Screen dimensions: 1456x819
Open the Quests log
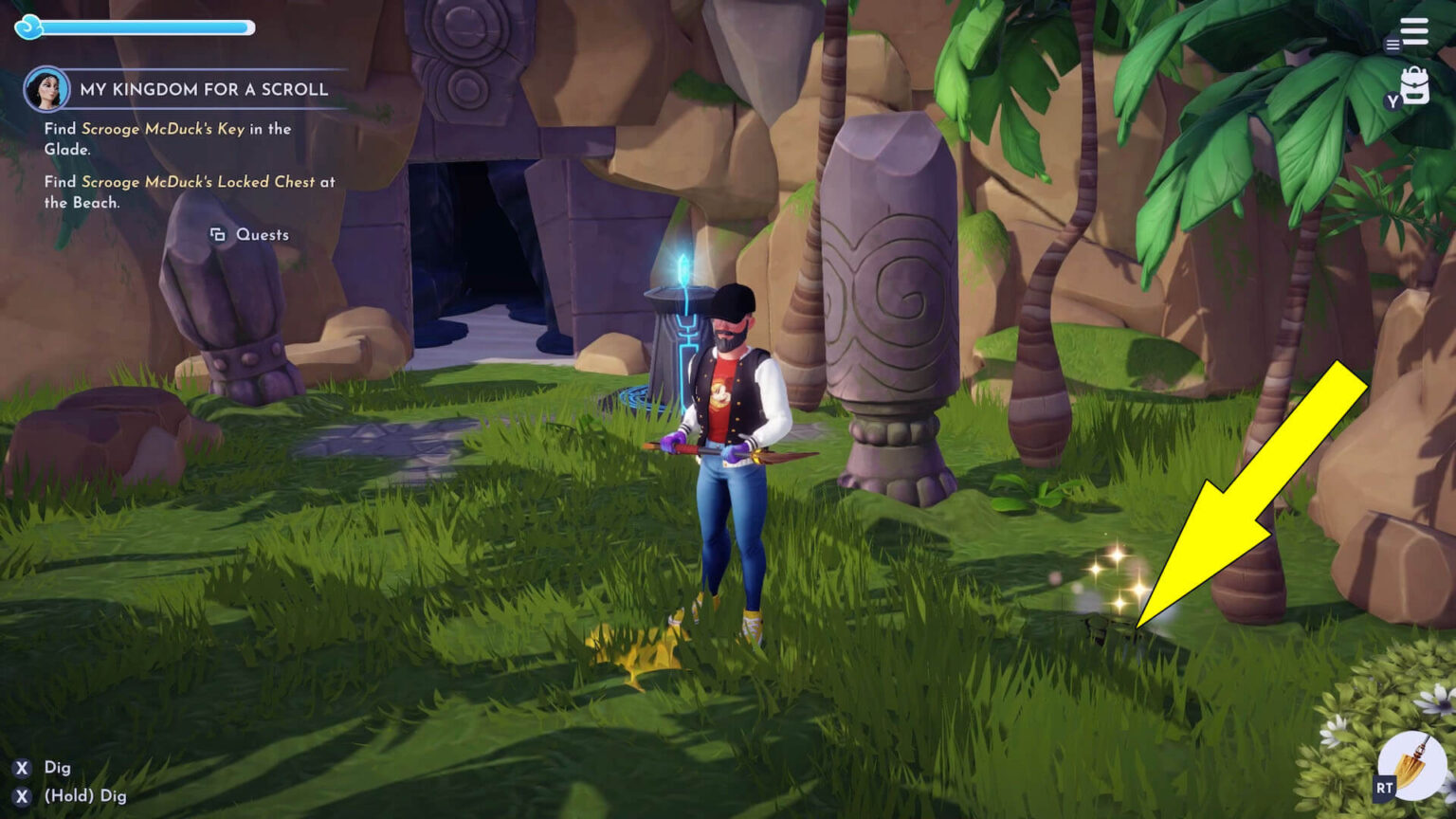point(250,234)
